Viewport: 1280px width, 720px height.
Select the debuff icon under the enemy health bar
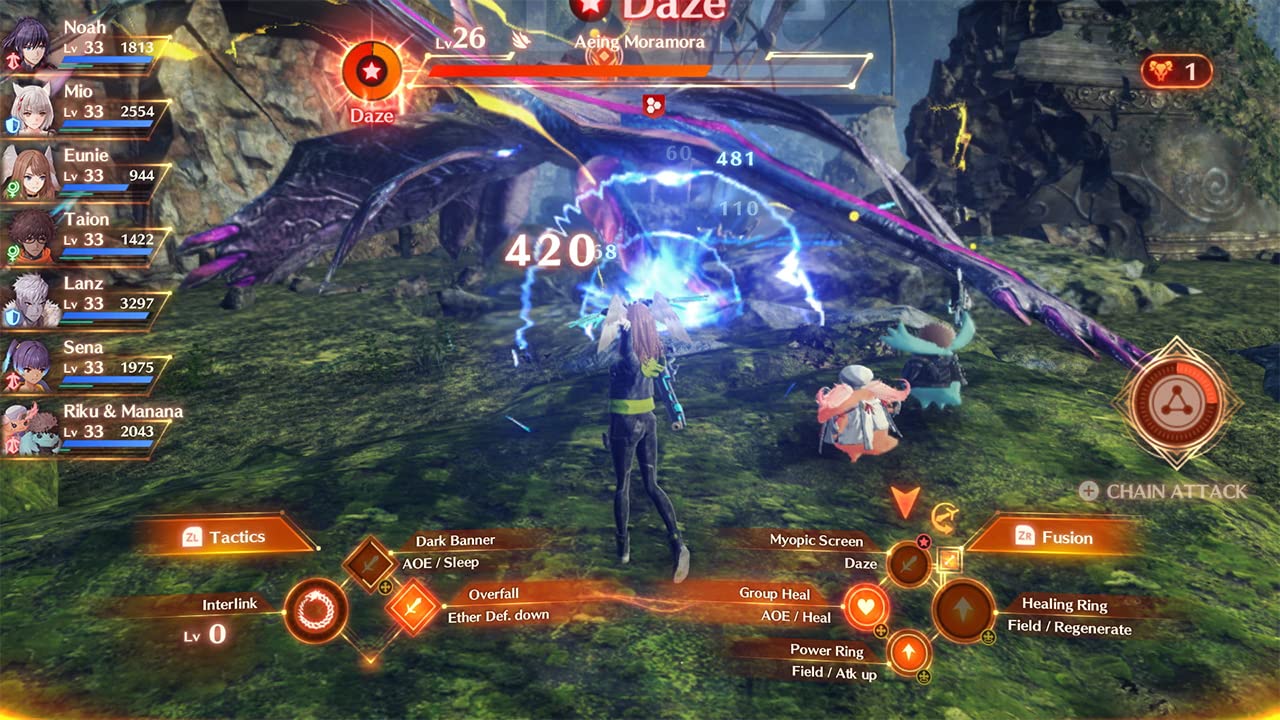655,107
